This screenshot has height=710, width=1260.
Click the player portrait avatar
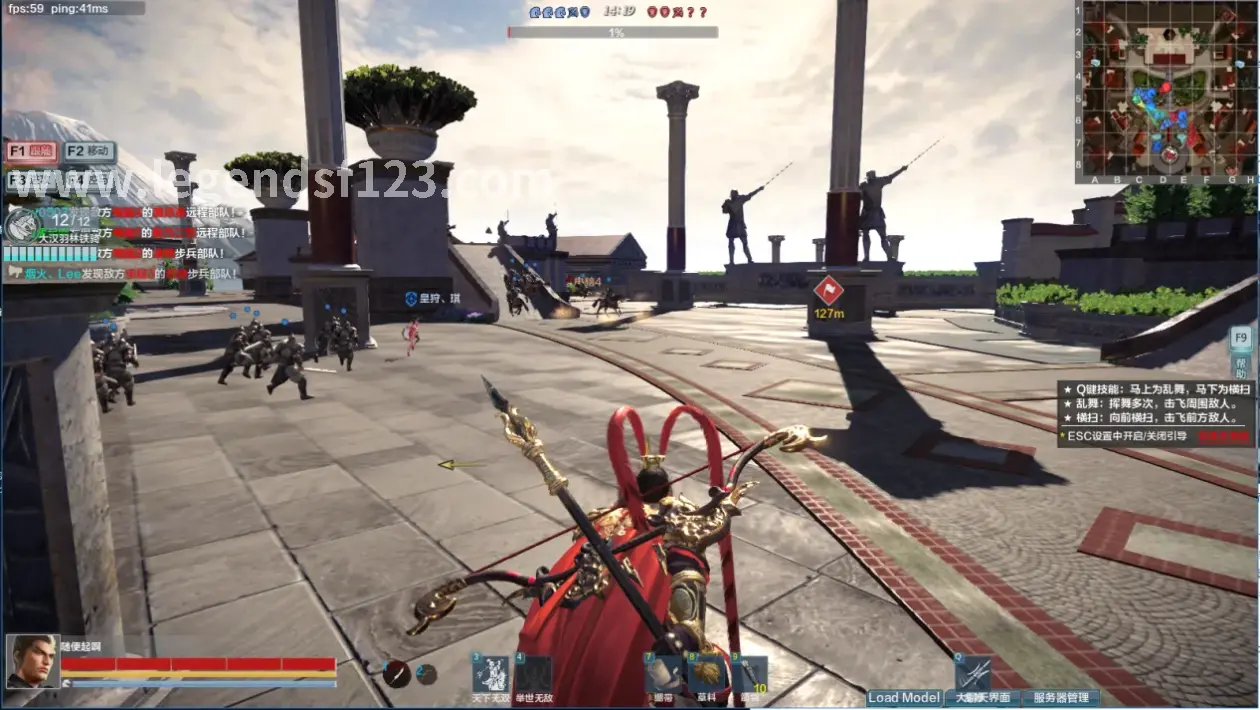pyautogui.click(x=32, y=662)
